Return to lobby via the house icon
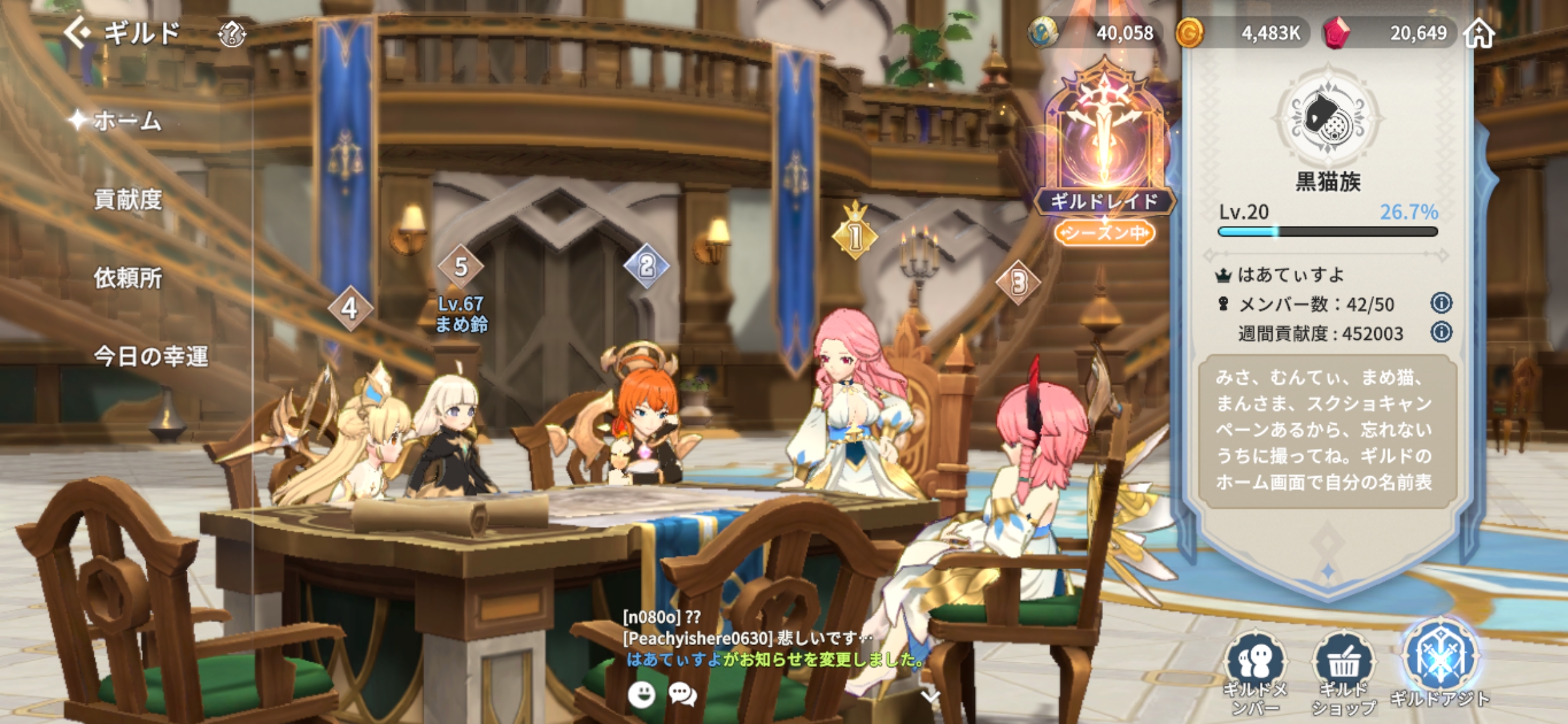The image size is (1568, 724). click(1479, 33)
